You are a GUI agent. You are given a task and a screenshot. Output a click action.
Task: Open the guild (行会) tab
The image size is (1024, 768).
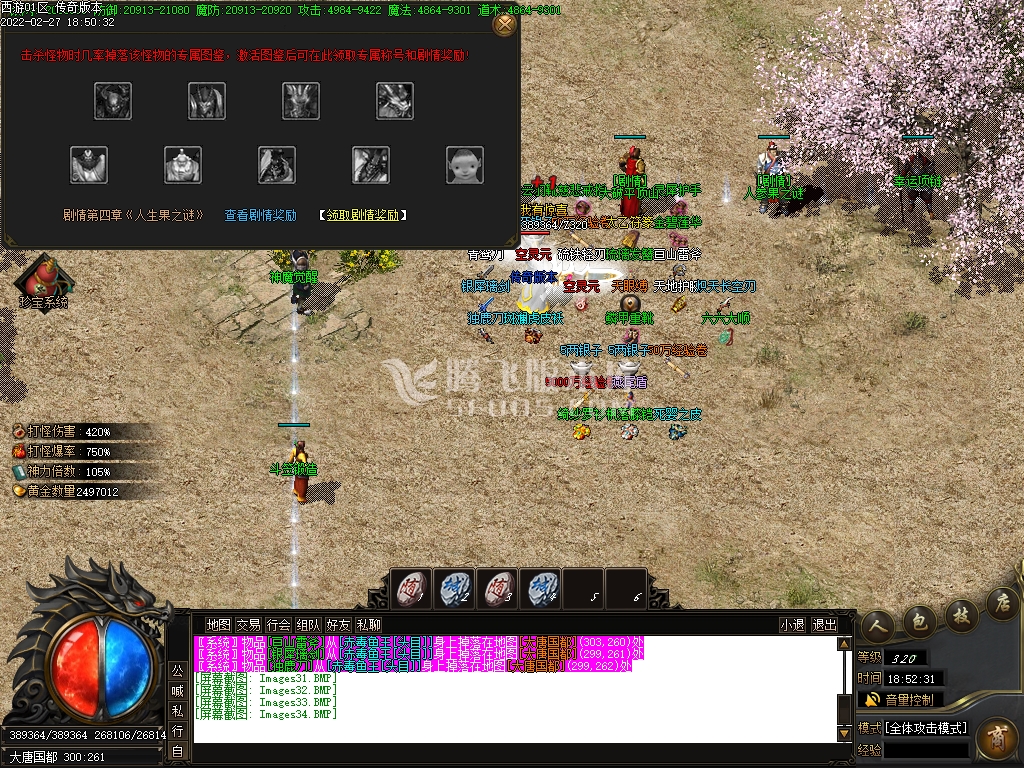(278, 625)
